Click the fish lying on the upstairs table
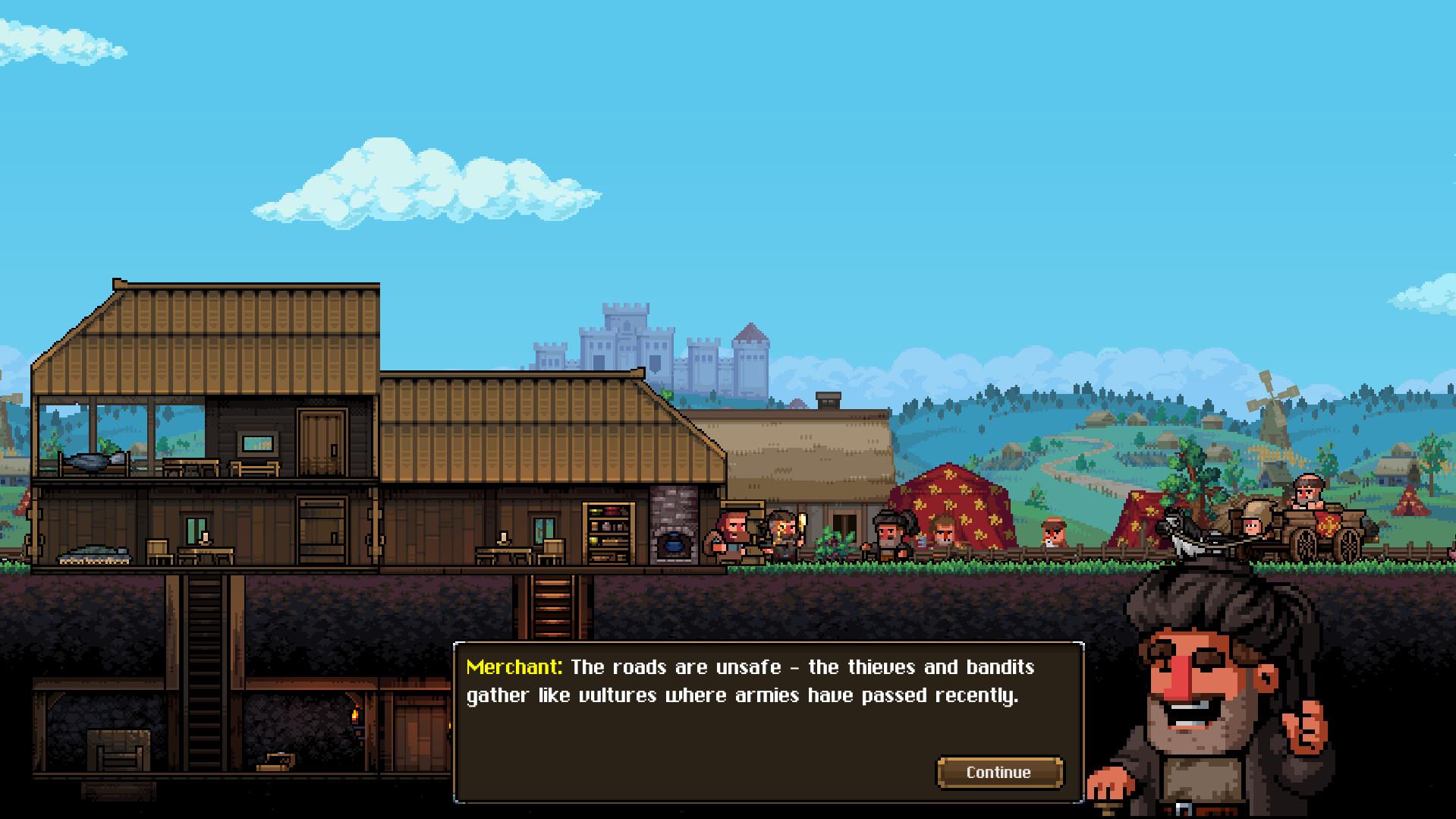The height and width of the screenshot is (819, 1456). (x=89, y=461)
